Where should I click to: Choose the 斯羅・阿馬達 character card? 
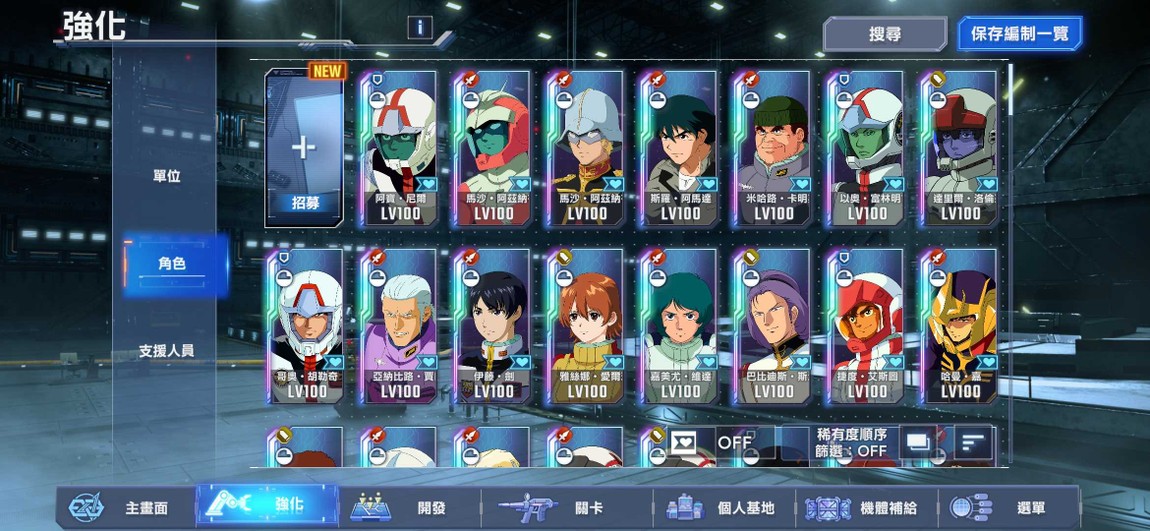tap(680, 147)
